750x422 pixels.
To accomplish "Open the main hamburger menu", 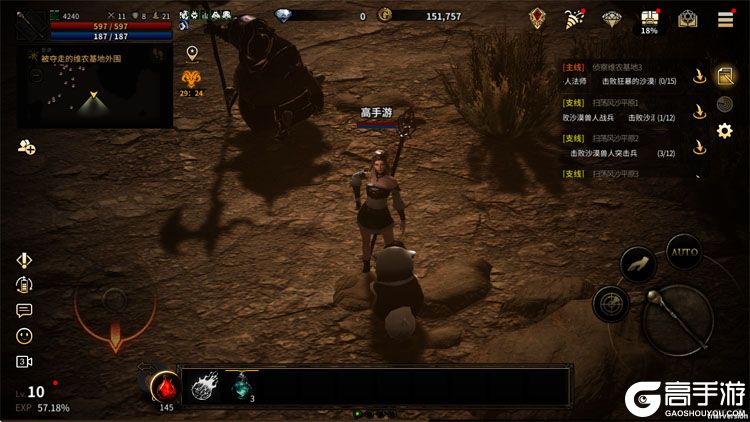I will (x=725, y=18).
